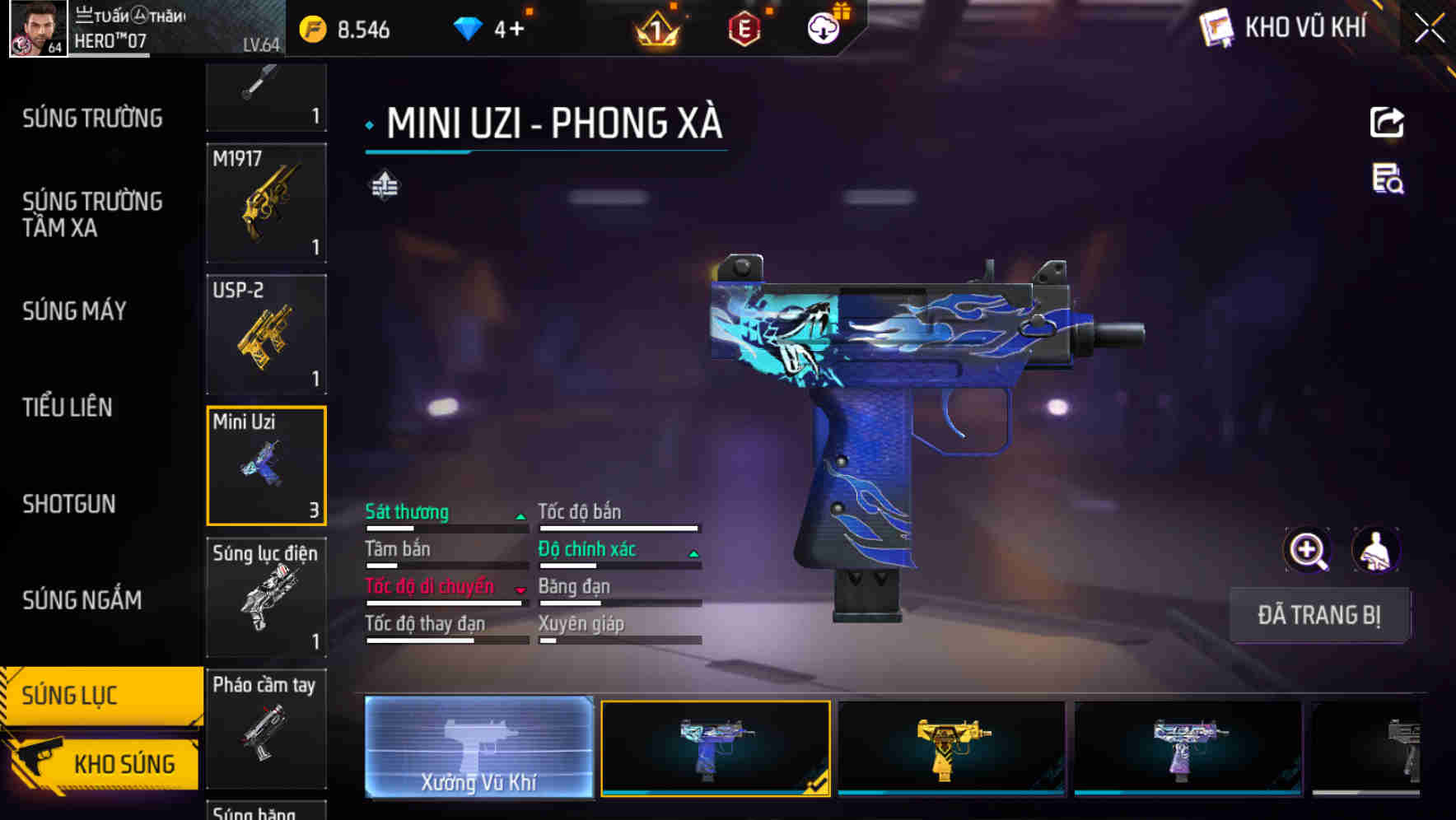Image resolution: width=1456 pixels, height=820 pixels.
Task: Switch to the SHOTGUN category tab
Action: coord(69,503)
